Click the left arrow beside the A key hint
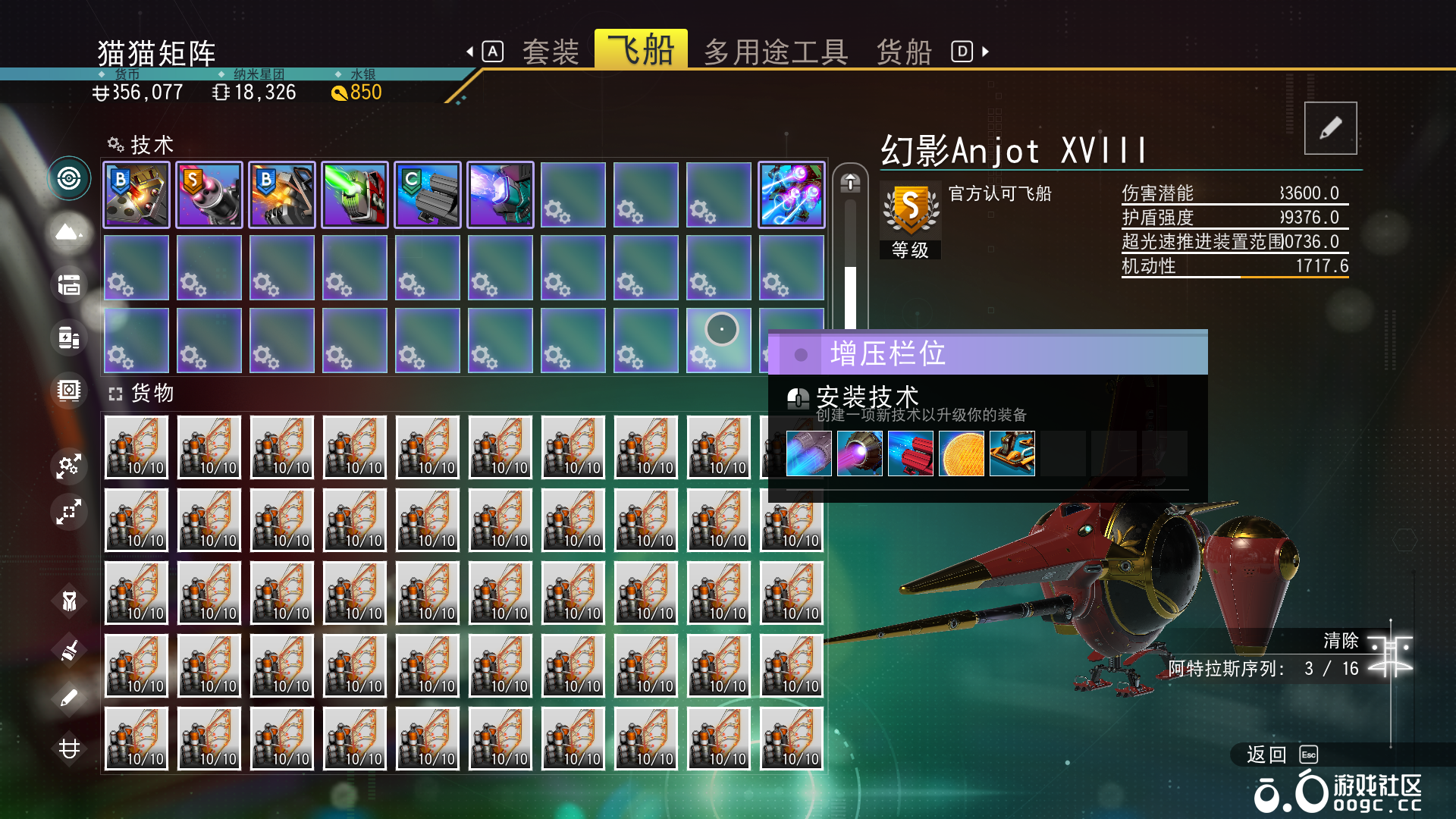Screen dimensions: 1456x819 tap(470, 51)
